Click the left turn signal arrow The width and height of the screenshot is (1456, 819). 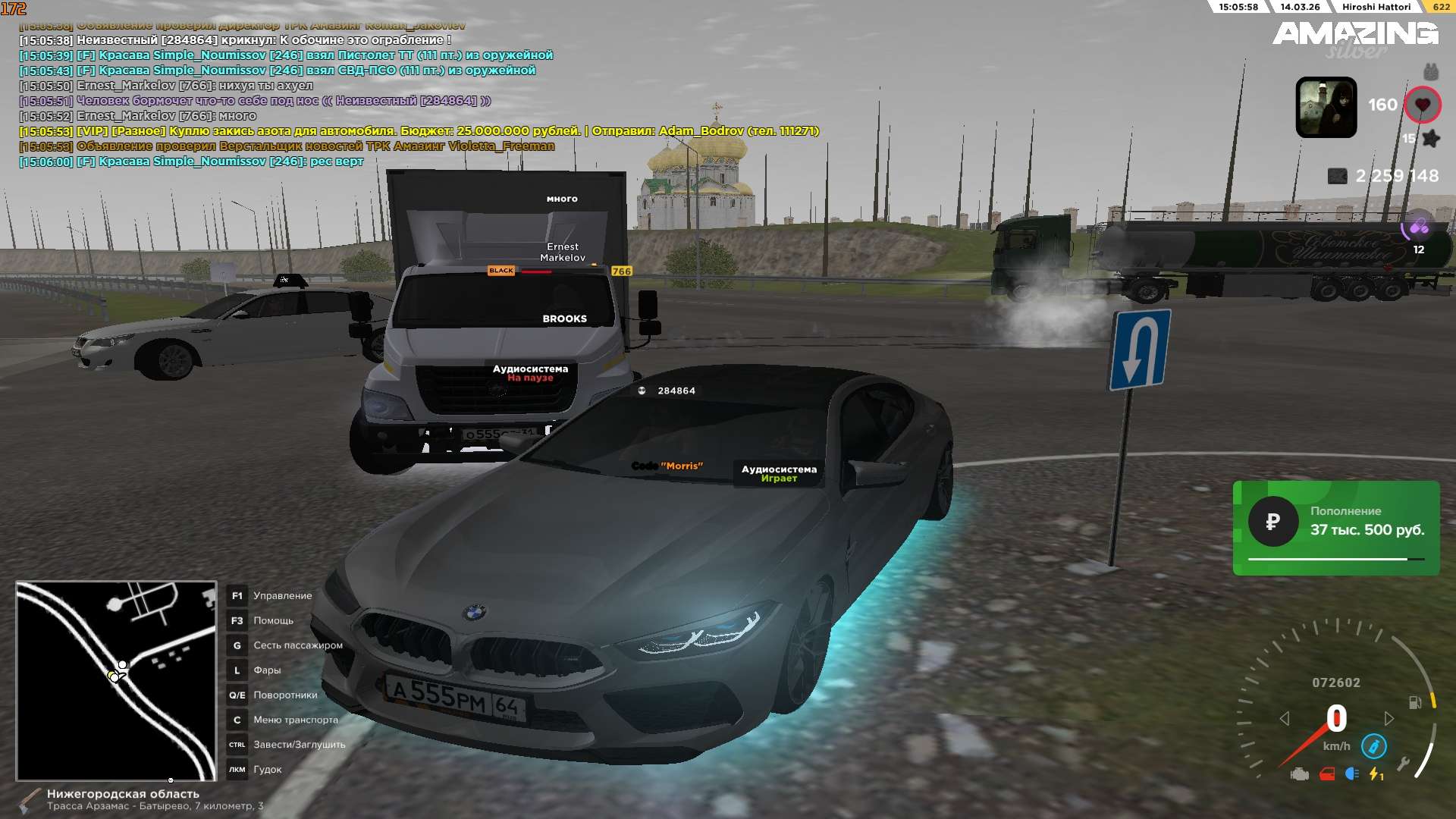pyautogui.click(x=1284, y=718)
